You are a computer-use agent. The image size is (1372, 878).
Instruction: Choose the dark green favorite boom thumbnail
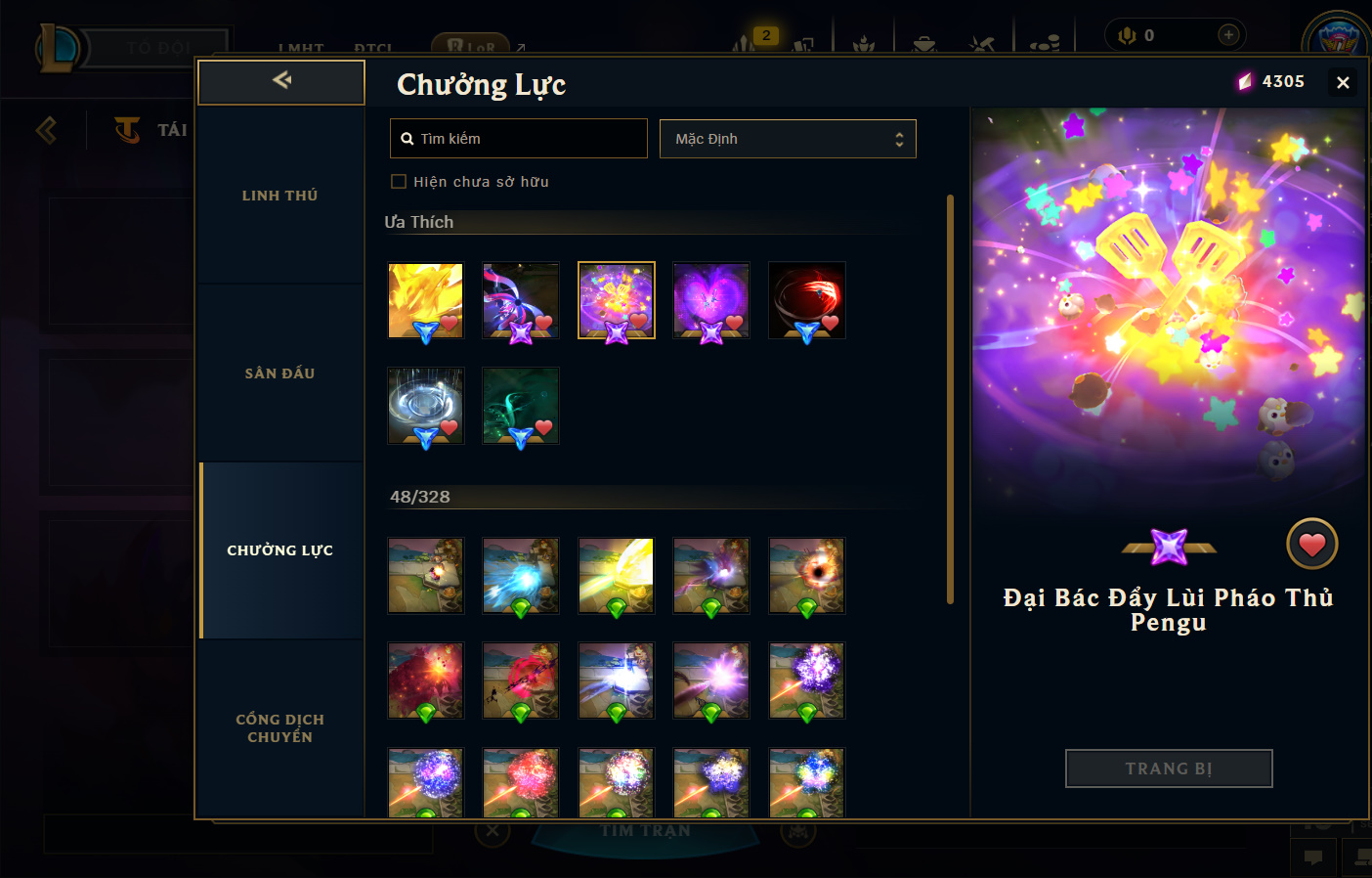pyautogui.click(x=521, y=406)
